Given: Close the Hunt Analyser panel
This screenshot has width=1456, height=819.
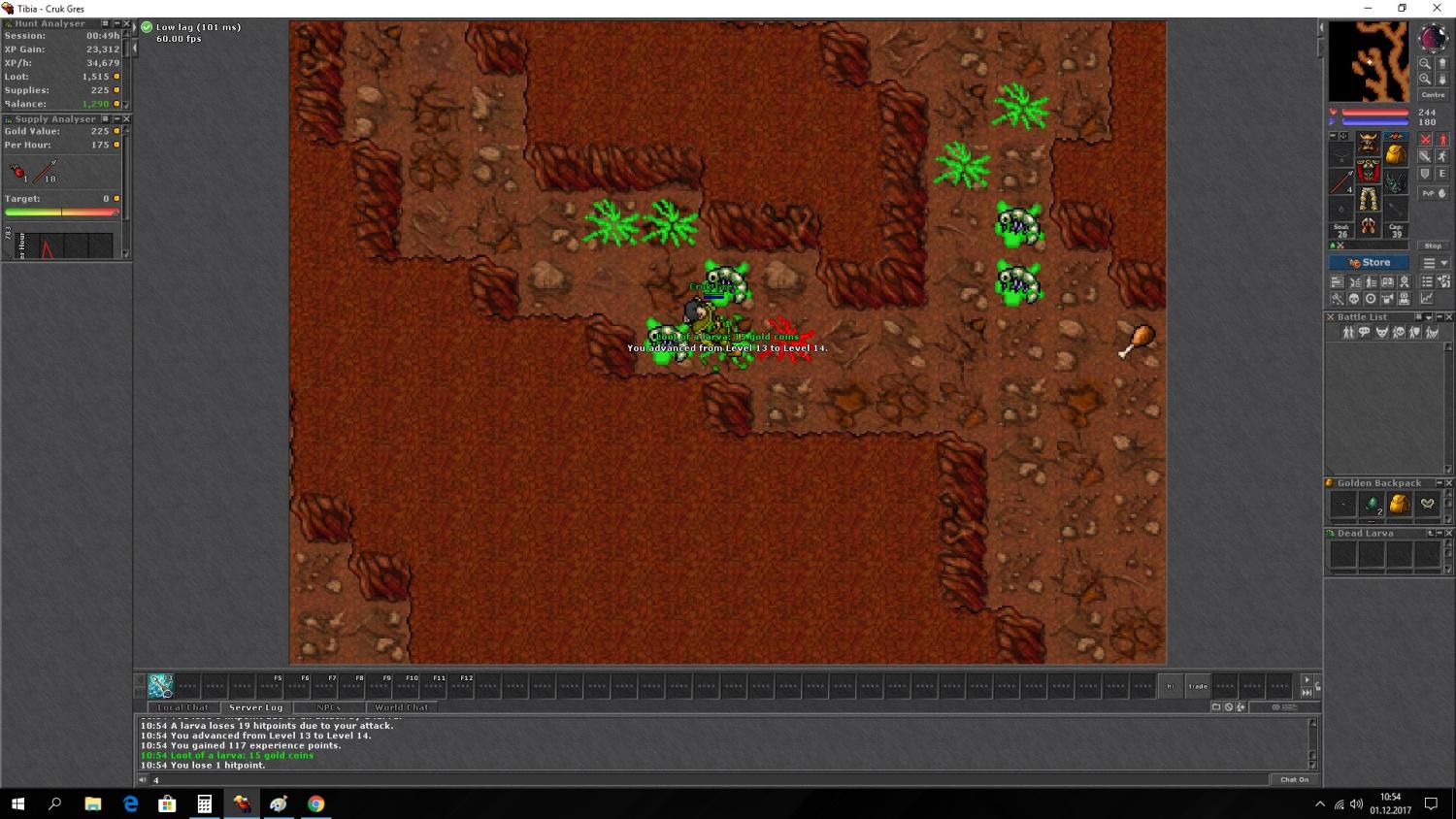Looking at the screenshot, I should click(126, 23).
